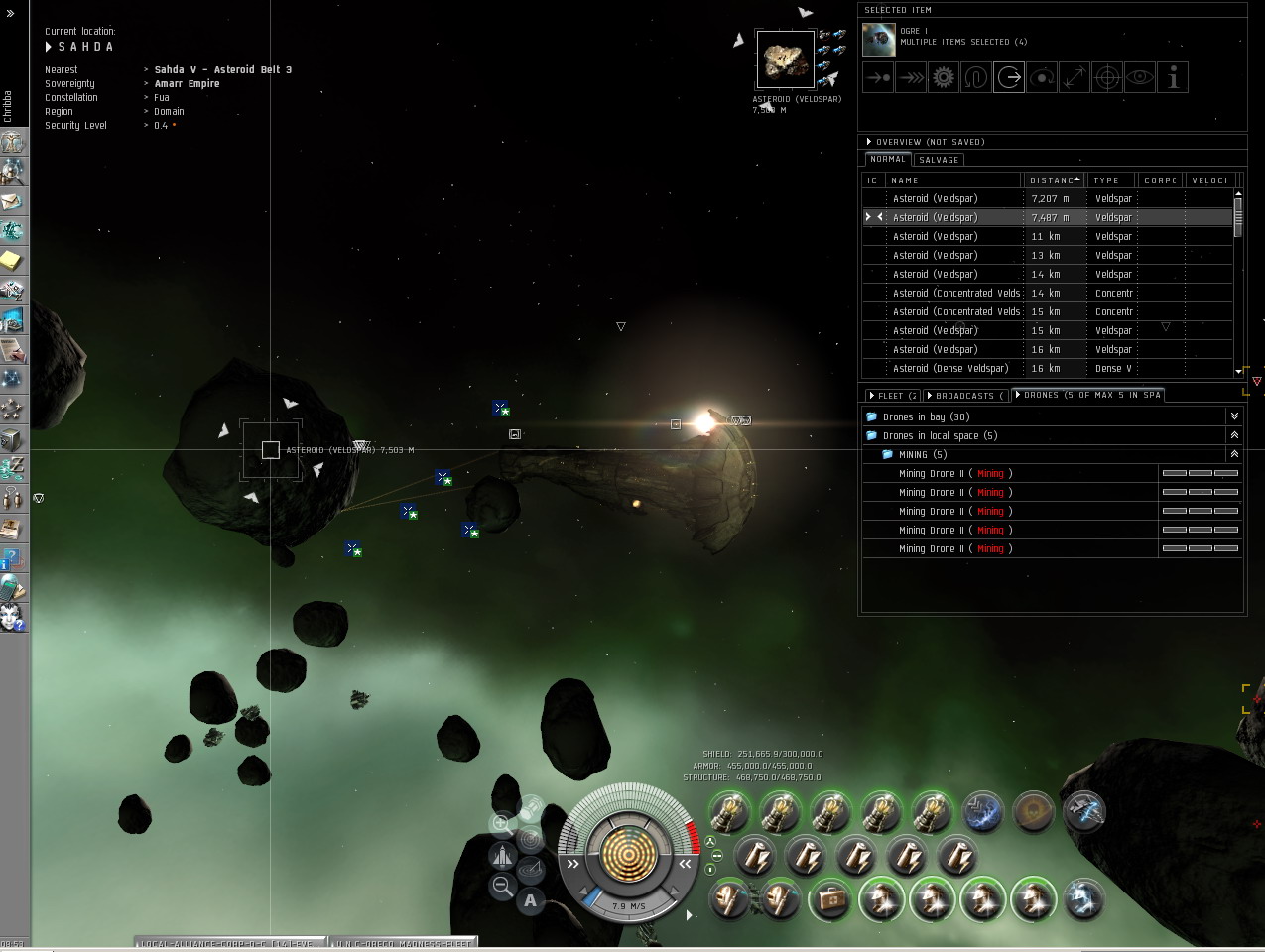Click the target lock crosshair button
Viewport: 1265px width, 952px height.
pyautogui.click(x=1107, y=77)
